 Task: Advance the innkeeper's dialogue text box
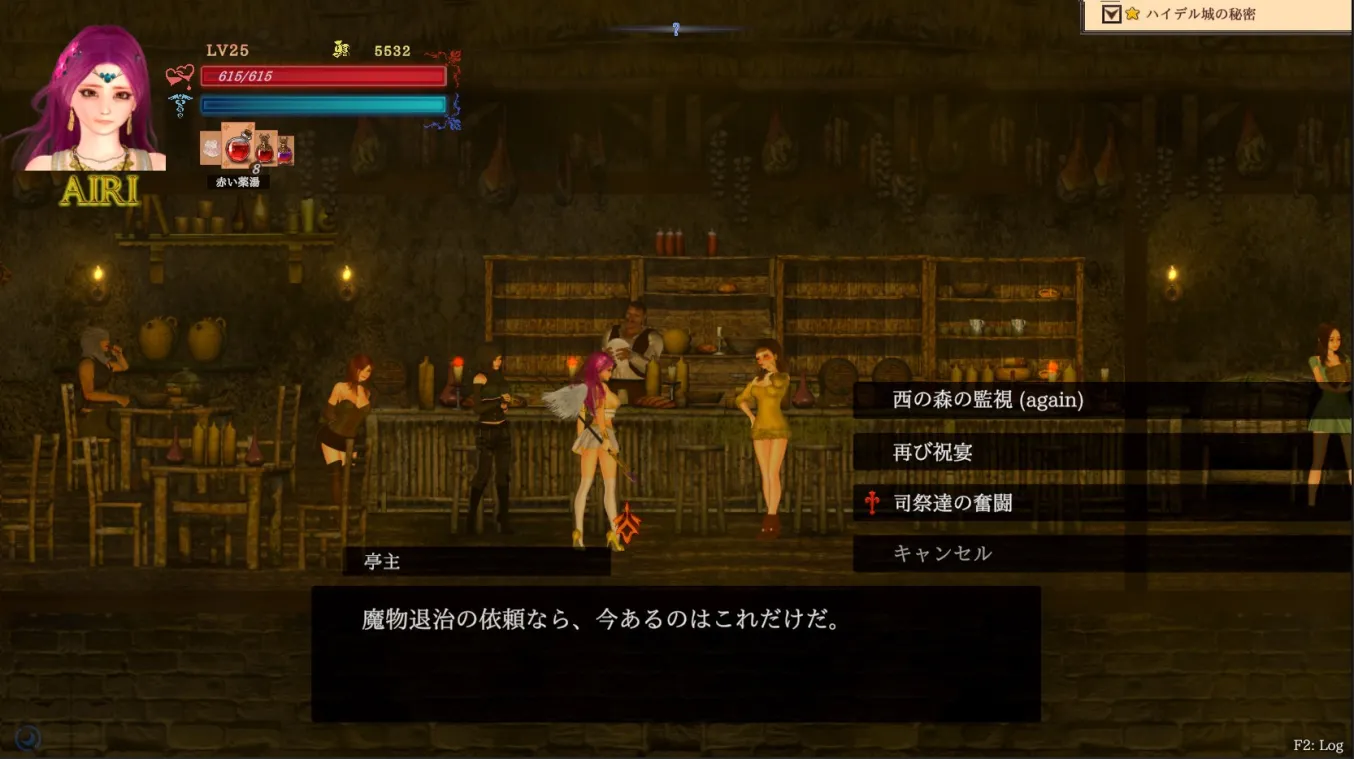[676, 653]
